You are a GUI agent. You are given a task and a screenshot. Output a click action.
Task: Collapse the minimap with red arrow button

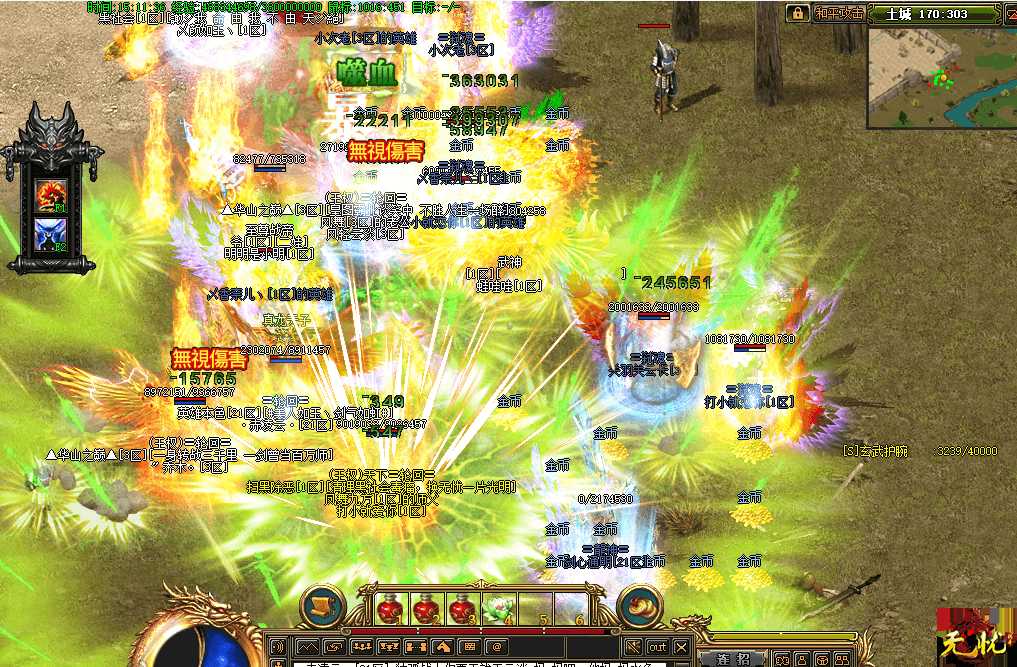coord(1005,14)
